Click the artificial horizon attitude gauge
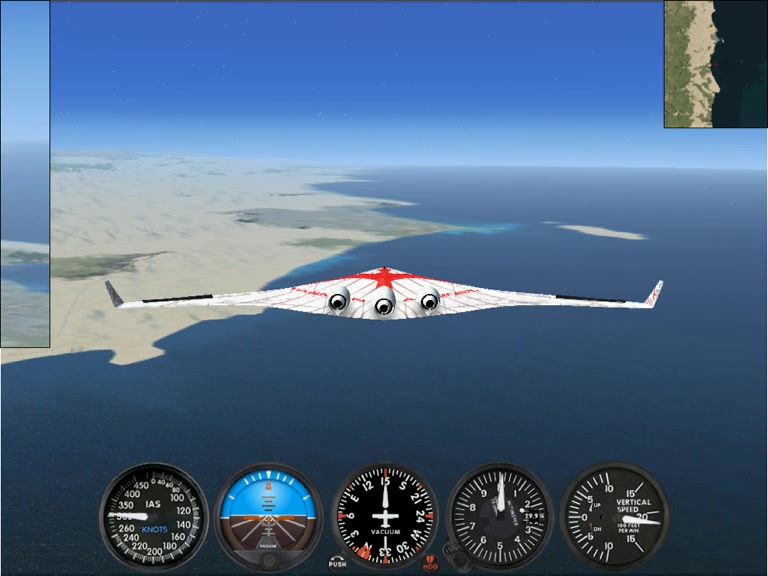Image resolution: width=768 pixels, height=576 pixels. [x=268, y=510]
